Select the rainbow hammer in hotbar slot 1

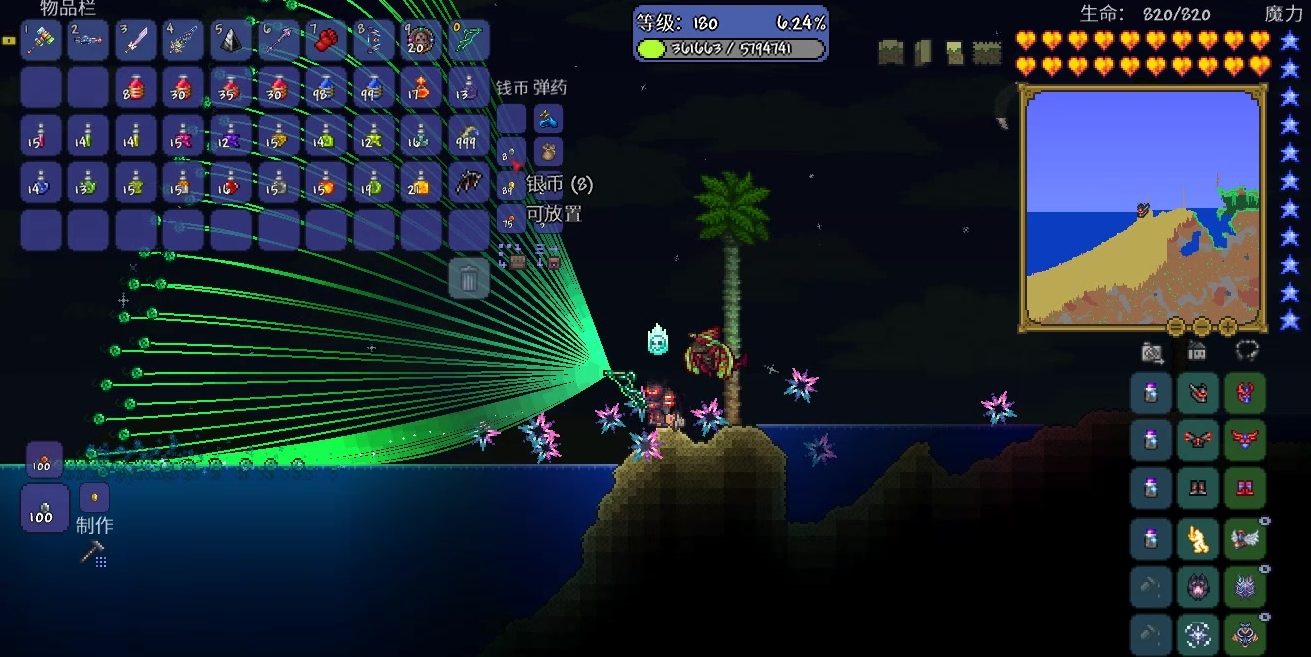click(x=41, y=41)
